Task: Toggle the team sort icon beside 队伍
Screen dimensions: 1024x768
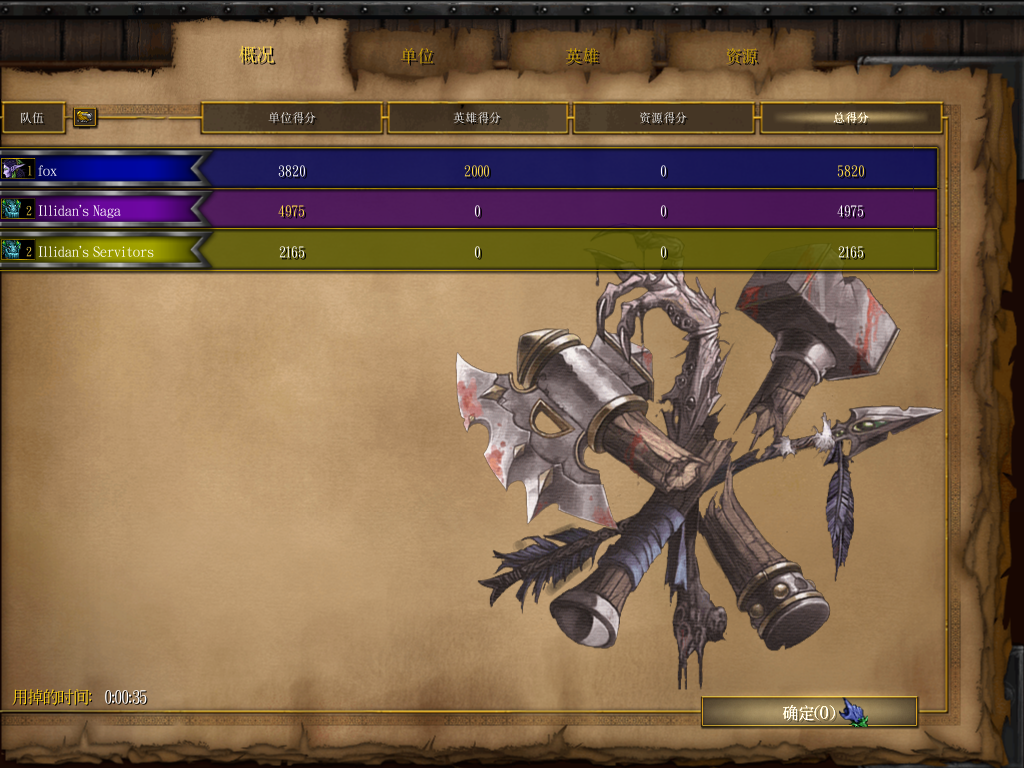Action: (85, 117)
